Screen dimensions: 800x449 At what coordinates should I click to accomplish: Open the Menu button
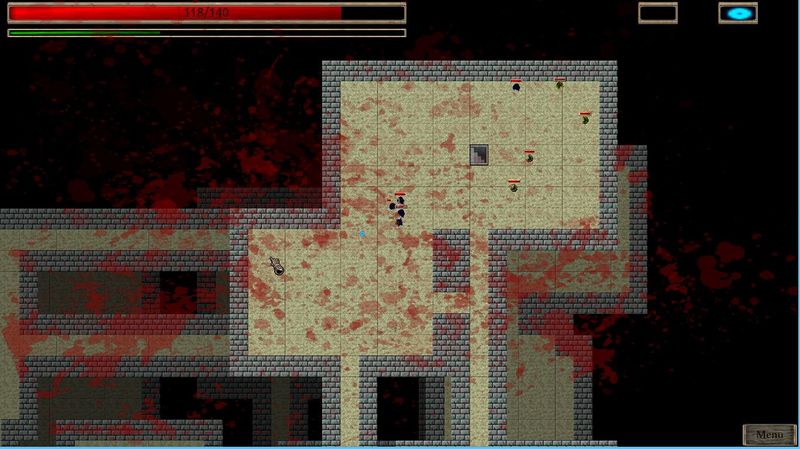coord(769,435)
